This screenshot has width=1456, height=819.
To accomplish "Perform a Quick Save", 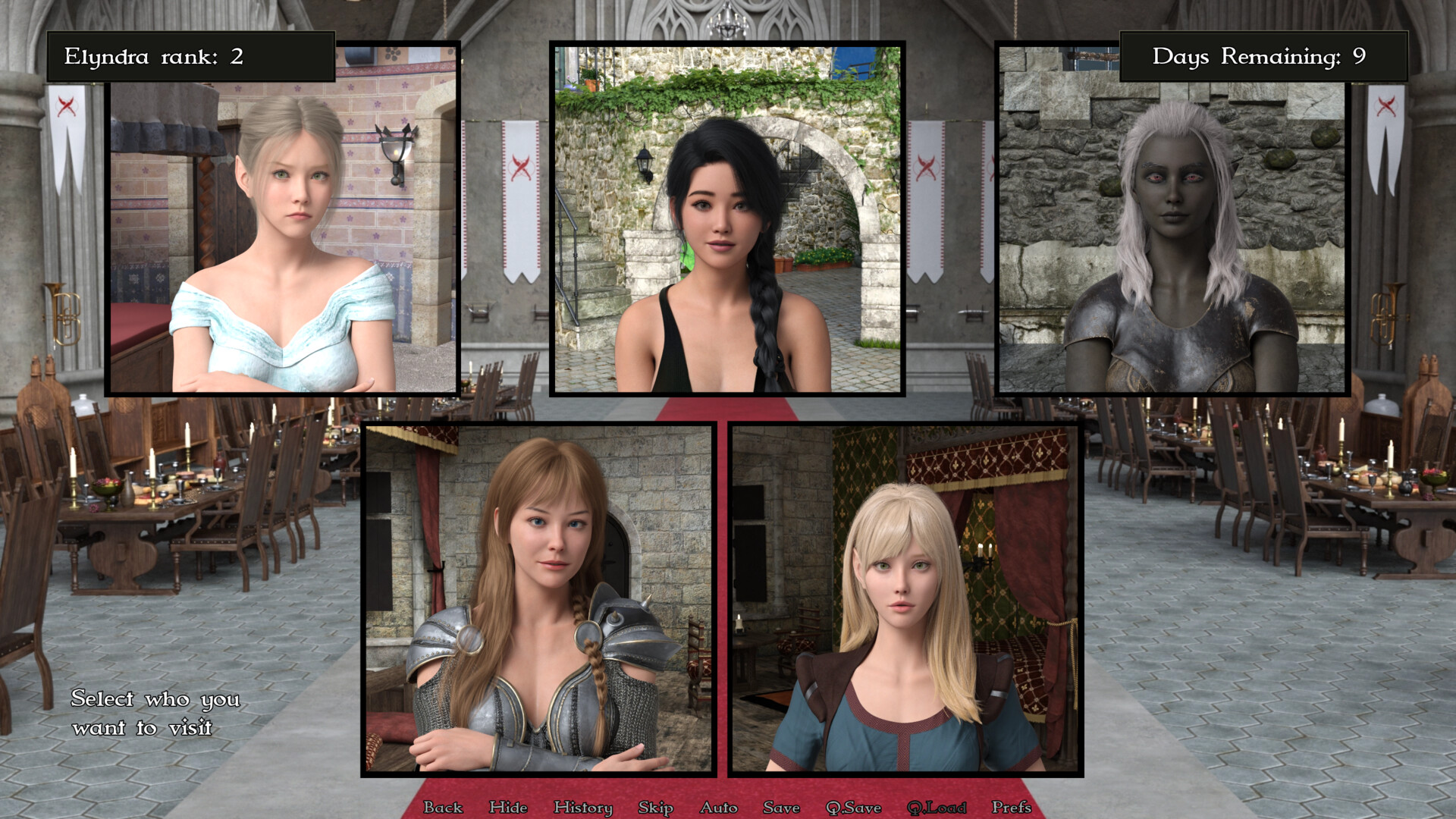I will [855, 808].
